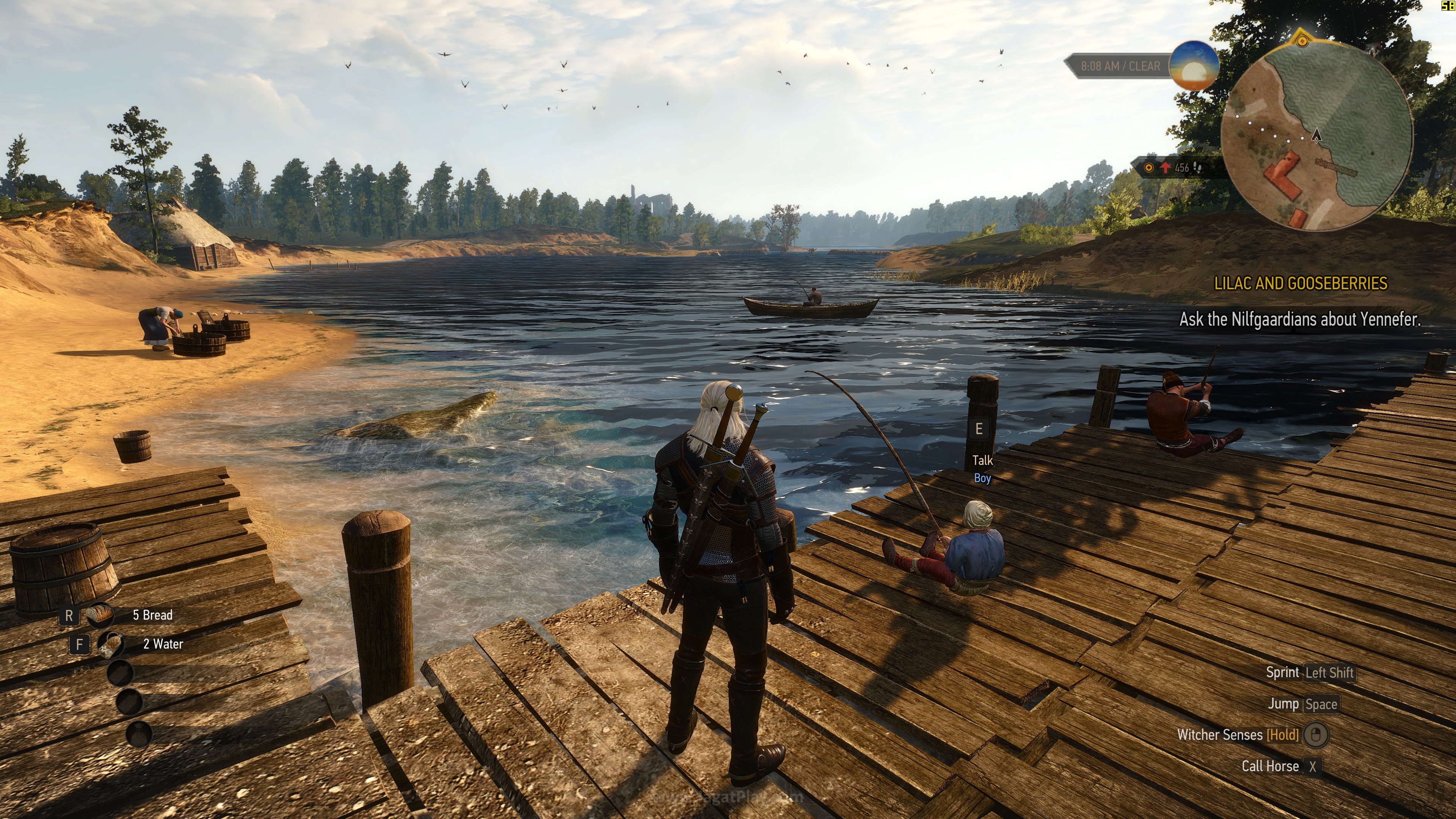
Task: Click the sun weather icon
Action: (x=1194, y=66)
